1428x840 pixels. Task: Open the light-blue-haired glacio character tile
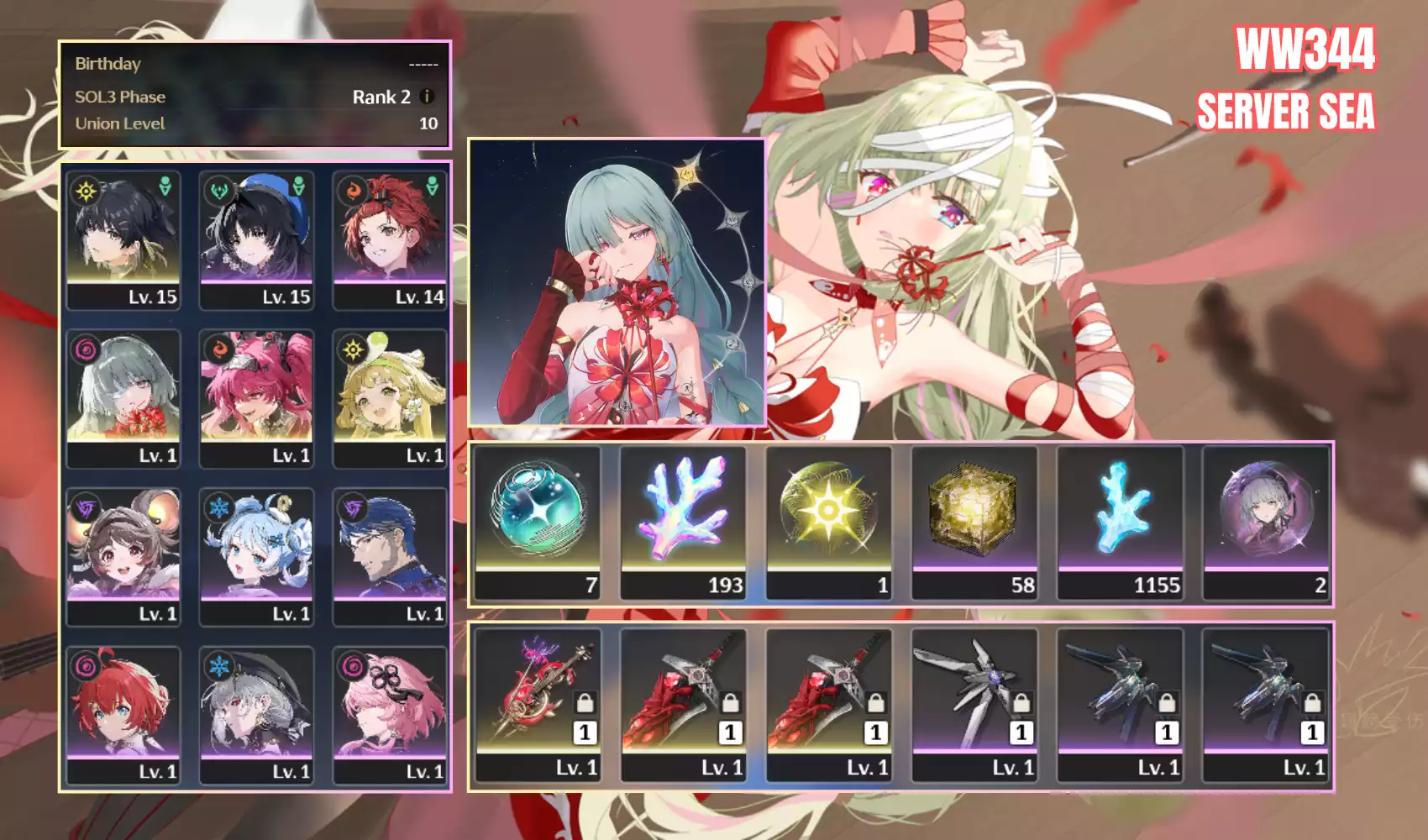(x=256, y=557)
